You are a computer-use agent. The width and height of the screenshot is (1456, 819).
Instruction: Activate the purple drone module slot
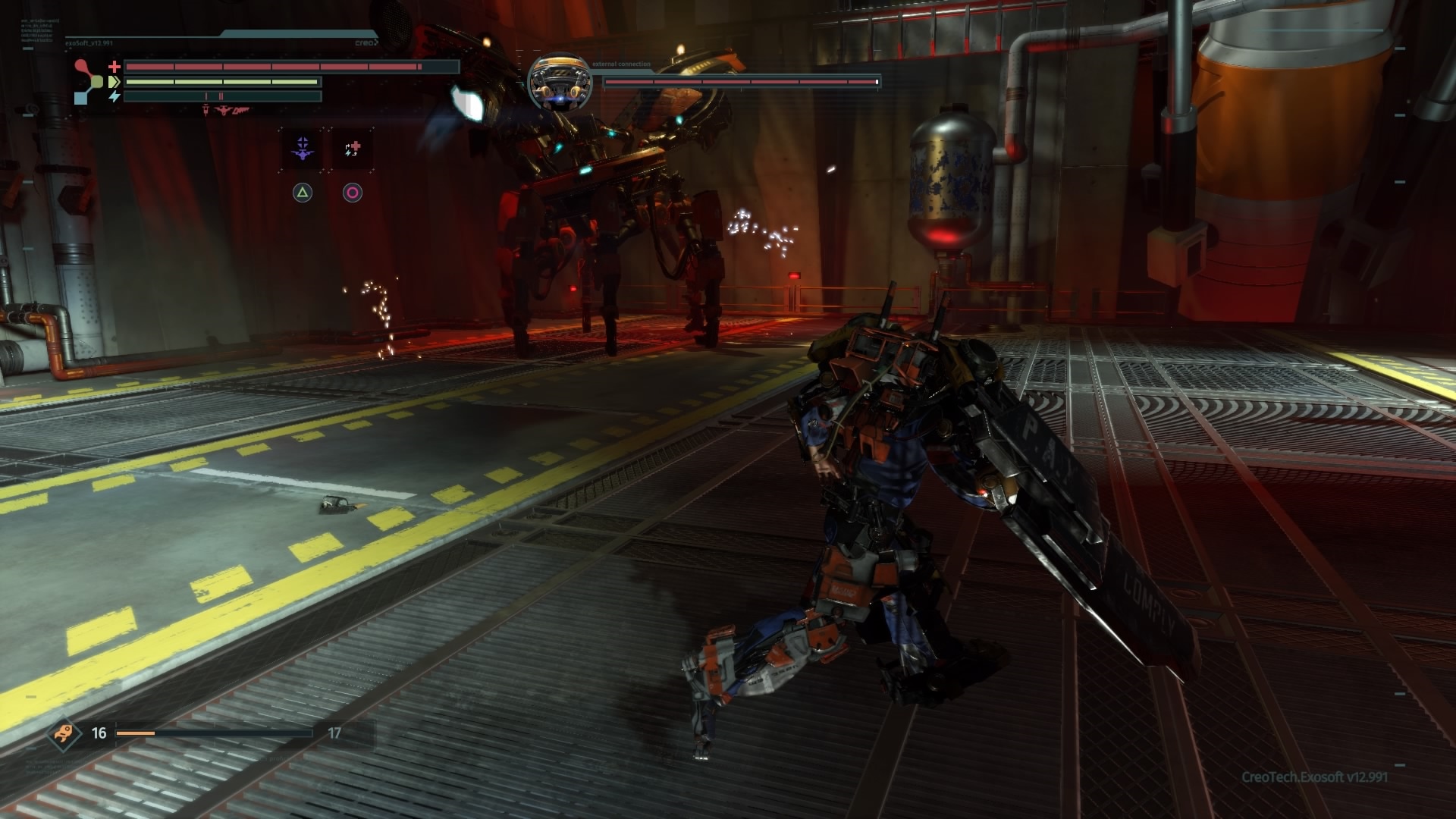click(x=303, y=149)
